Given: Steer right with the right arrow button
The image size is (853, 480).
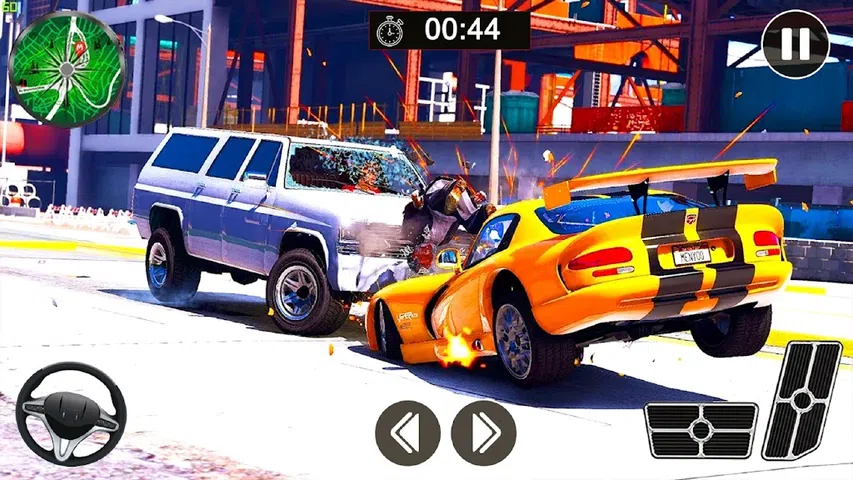Looking at the screenshot, I should click(x=483, y=433).
